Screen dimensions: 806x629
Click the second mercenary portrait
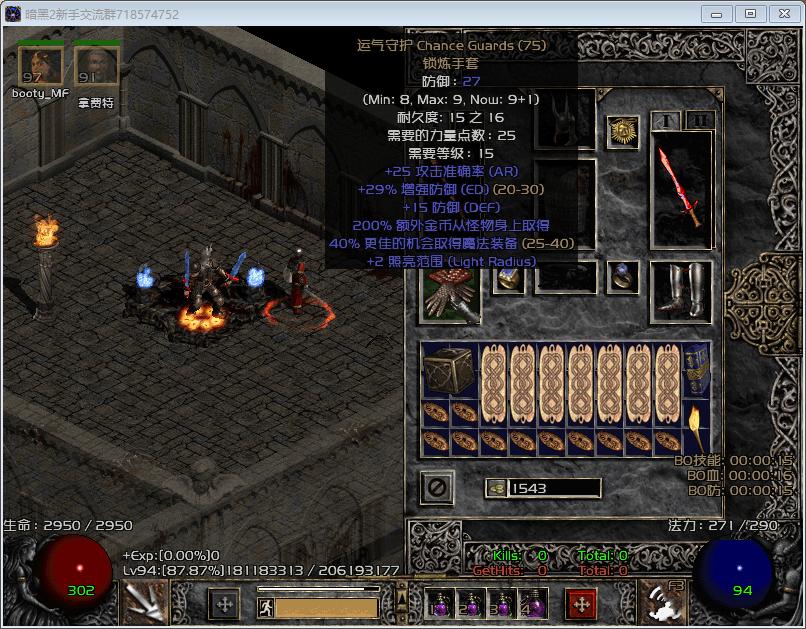(x=96, y=67)
